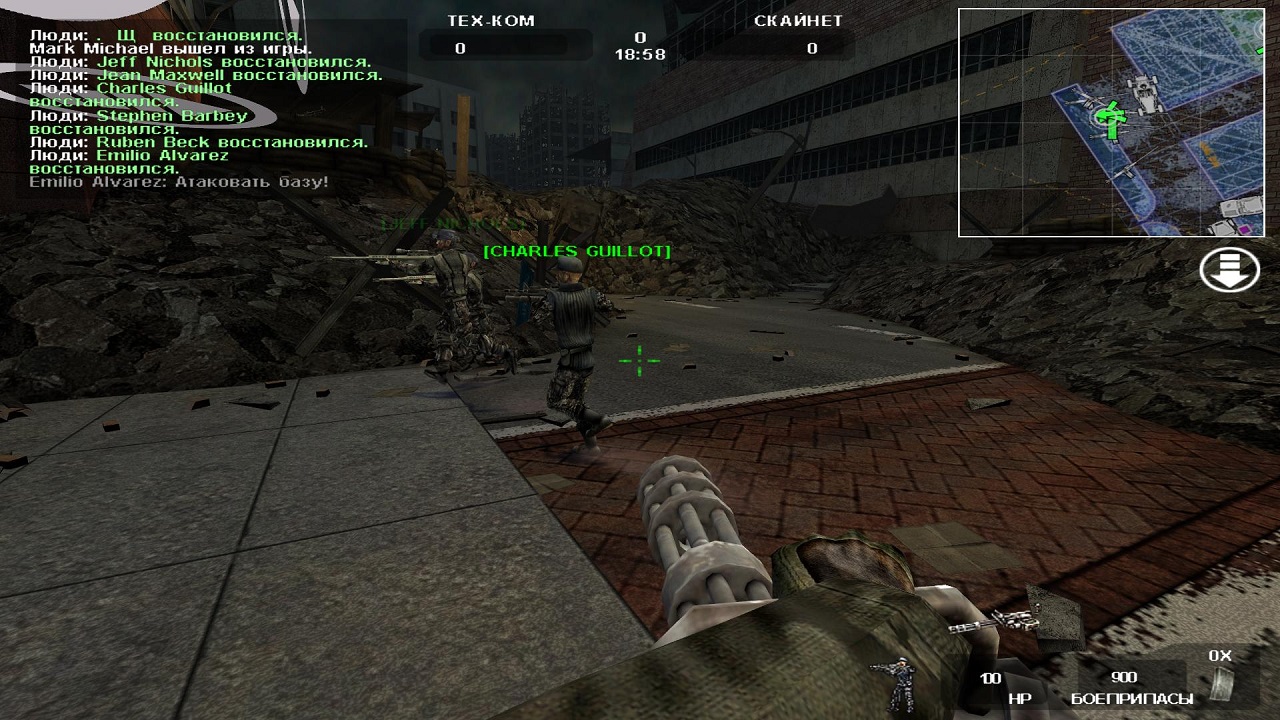The height and width of the screenshot is (720, 1280).
Task: Click Emilio Alvarez's chat message
Action: click(x=179, y=182)
